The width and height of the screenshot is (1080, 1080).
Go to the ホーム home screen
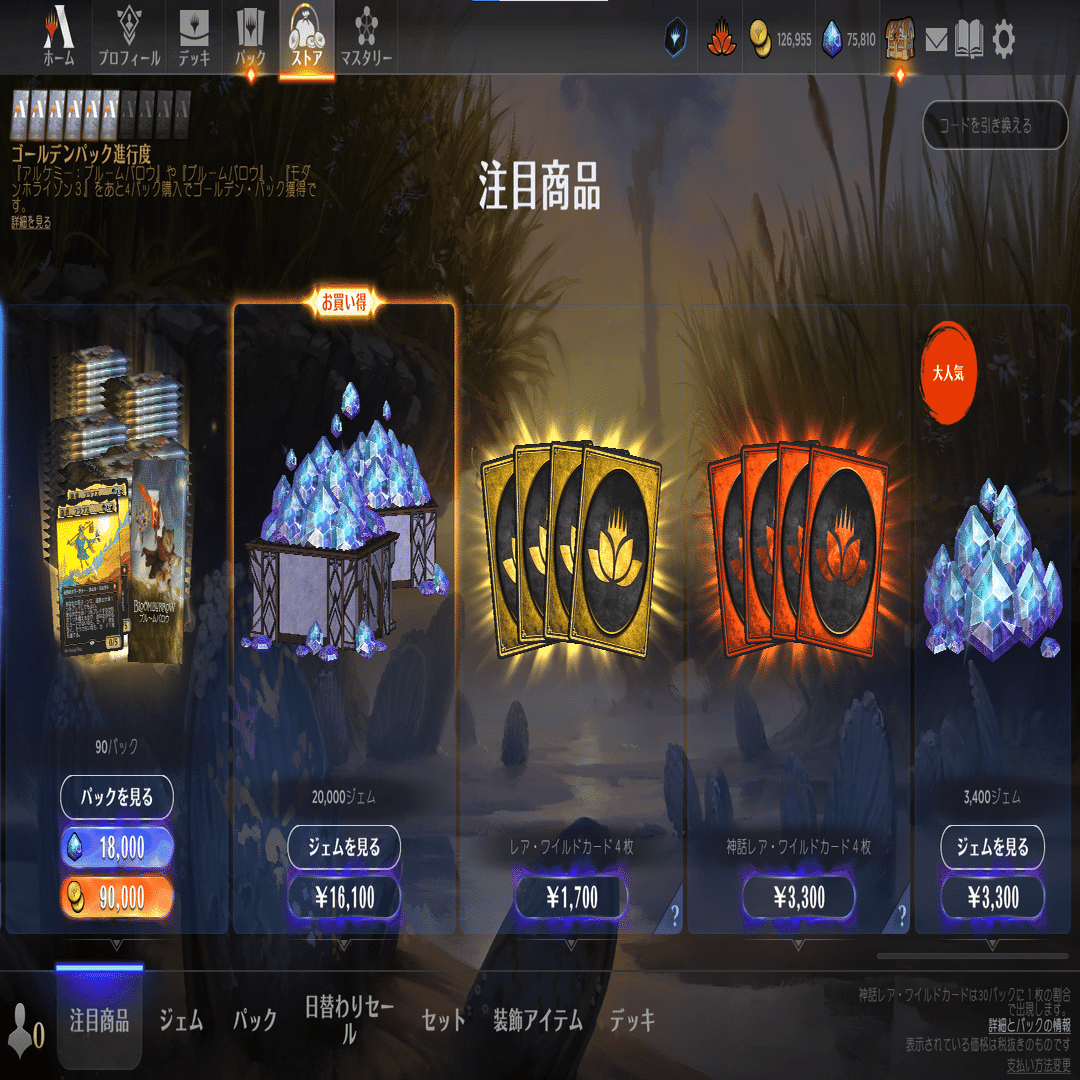58,38
